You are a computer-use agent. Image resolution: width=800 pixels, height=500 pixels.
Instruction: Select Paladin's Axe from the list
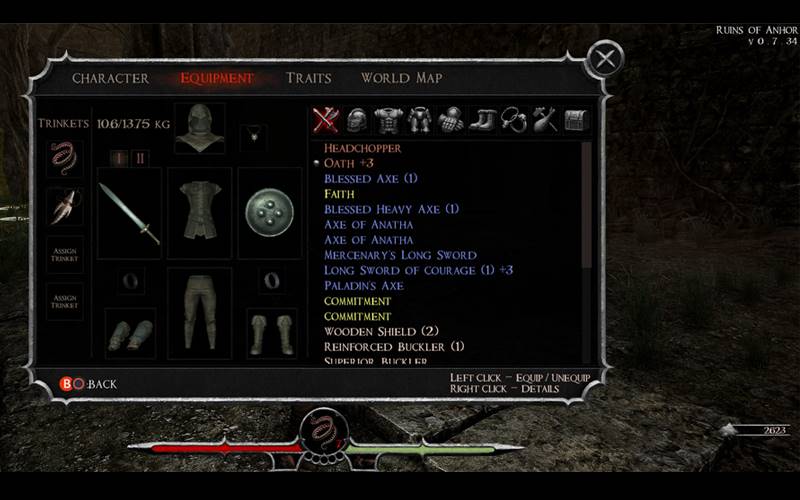coord(364,286)
